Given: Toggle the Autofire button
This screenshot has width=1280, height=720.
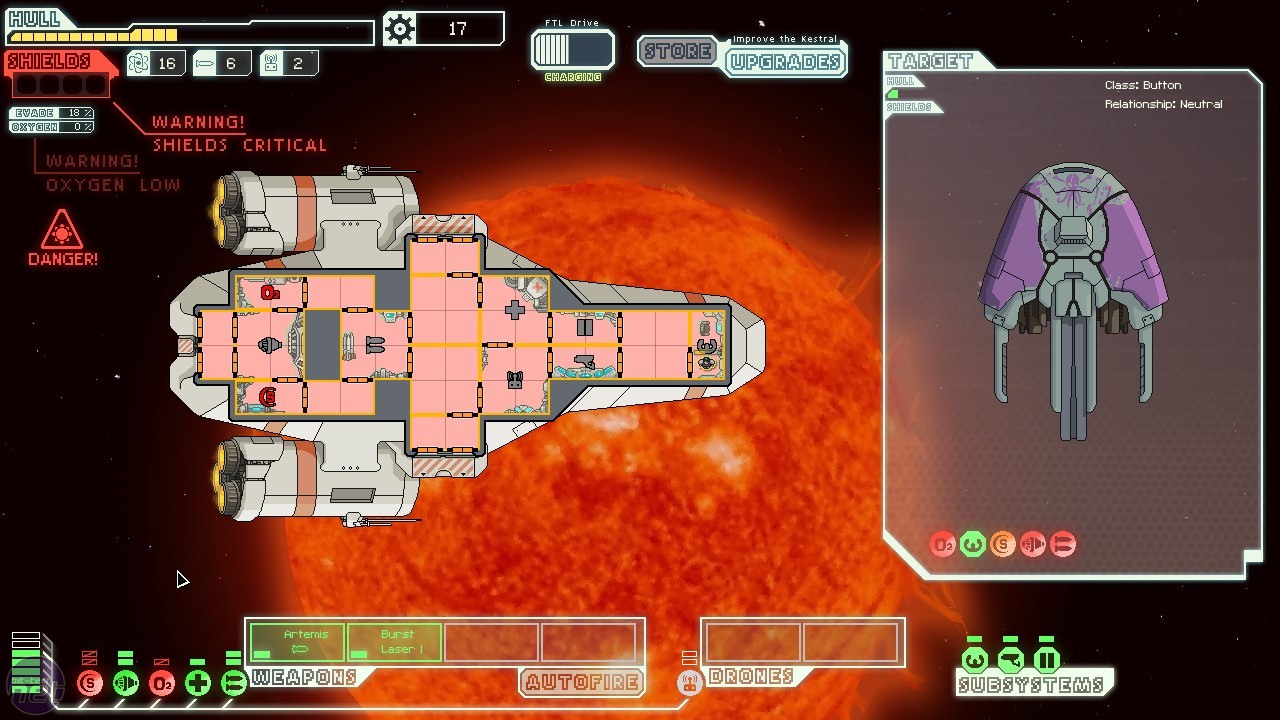Looking at the screenshot, I should pos(581,683).
